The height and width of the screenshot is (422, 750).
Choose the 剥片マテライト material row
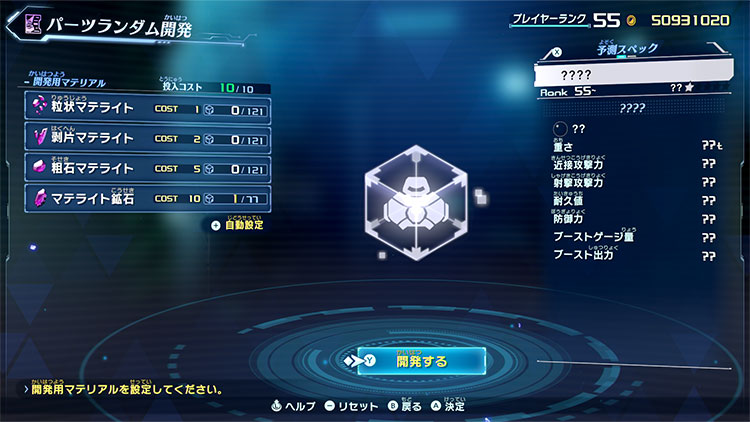coord(146,138)
